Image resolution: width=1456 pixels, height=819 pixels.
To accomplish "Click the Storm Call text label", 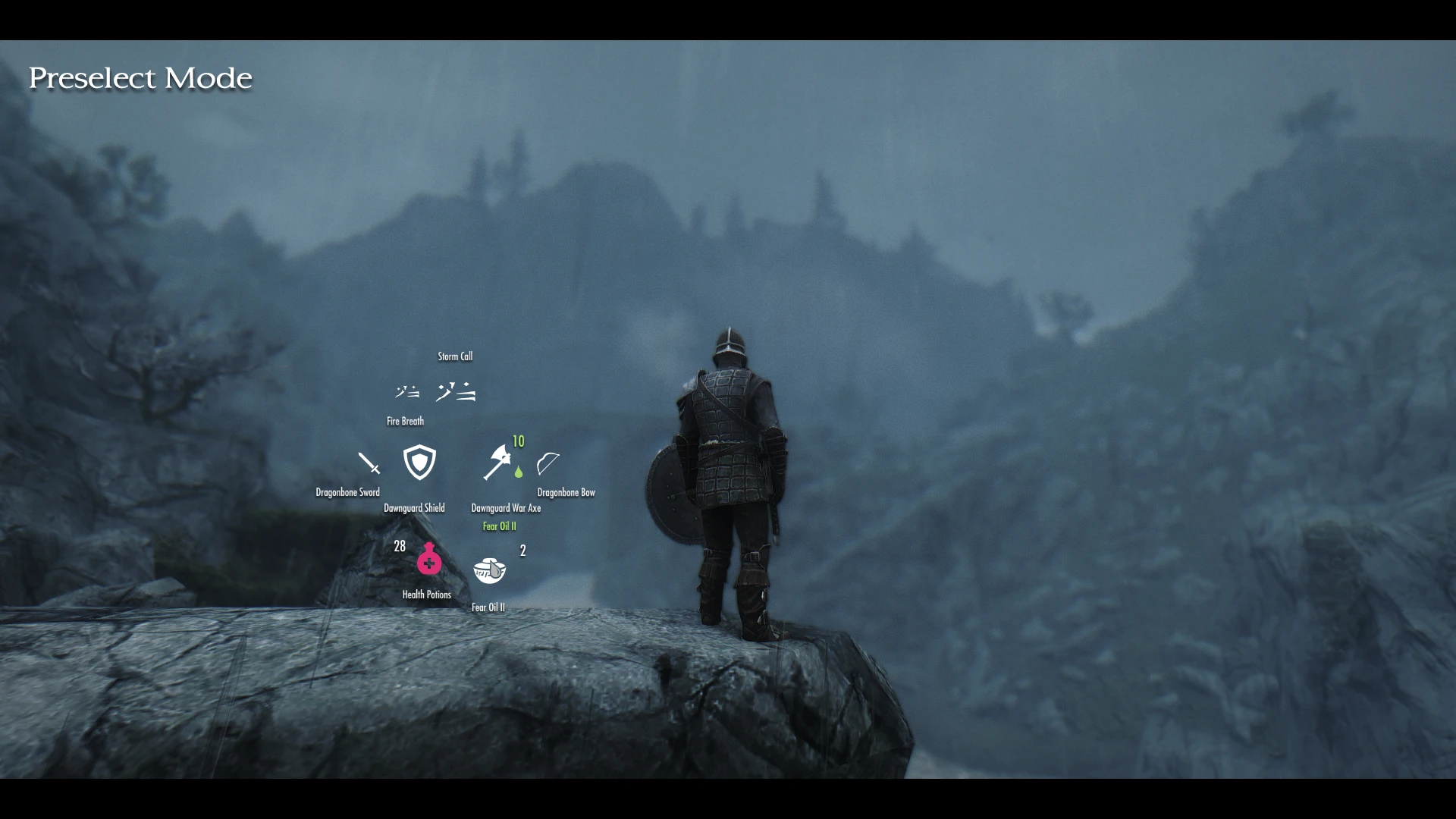I will [455, 356].
